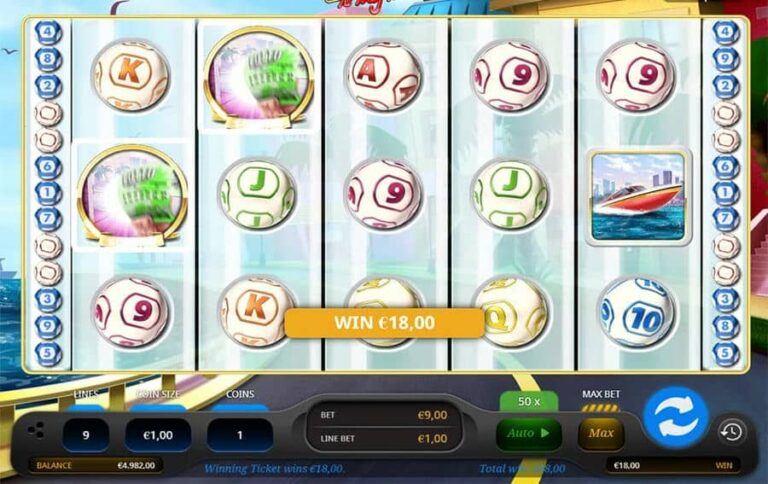Screen dimensions: 768x484
Task: Start Auto spin mode
Action: coord(528,434)
